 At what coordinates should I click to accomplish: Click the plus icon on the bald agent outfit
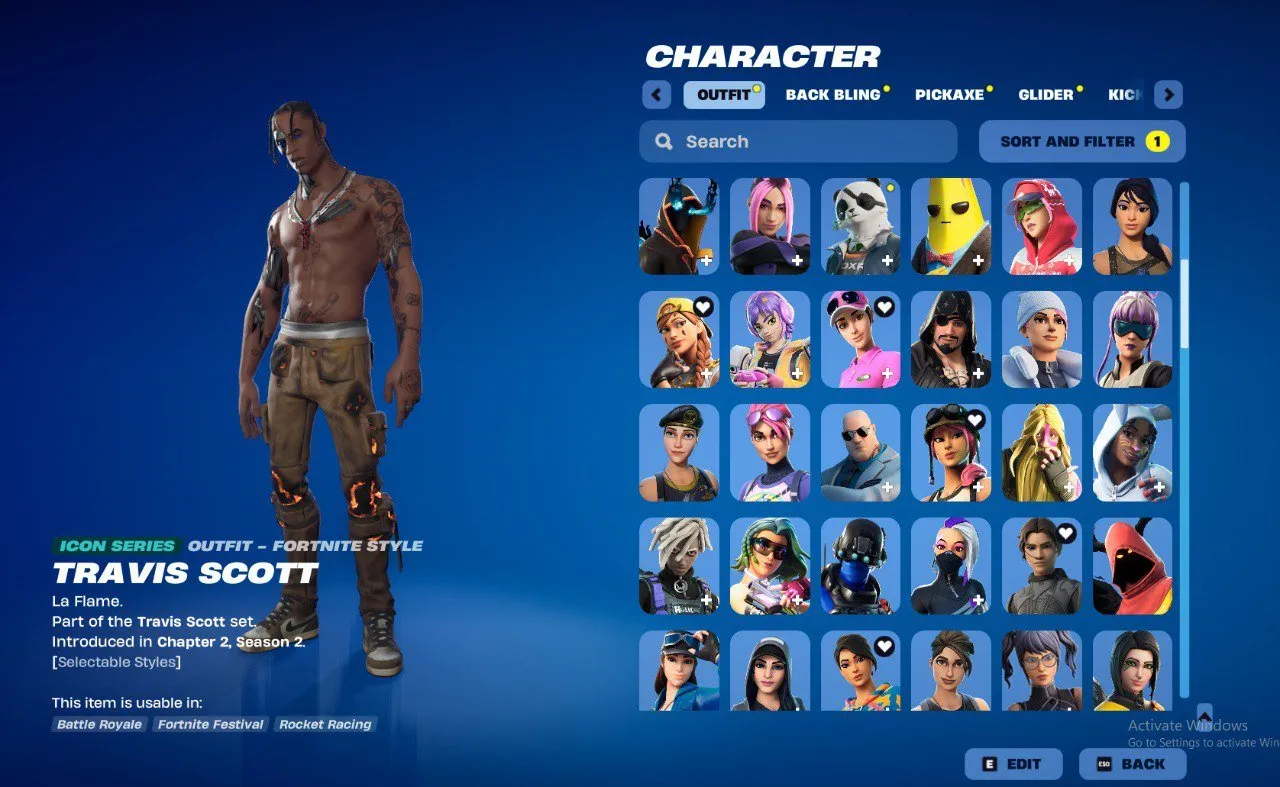(x=886, y=488)
